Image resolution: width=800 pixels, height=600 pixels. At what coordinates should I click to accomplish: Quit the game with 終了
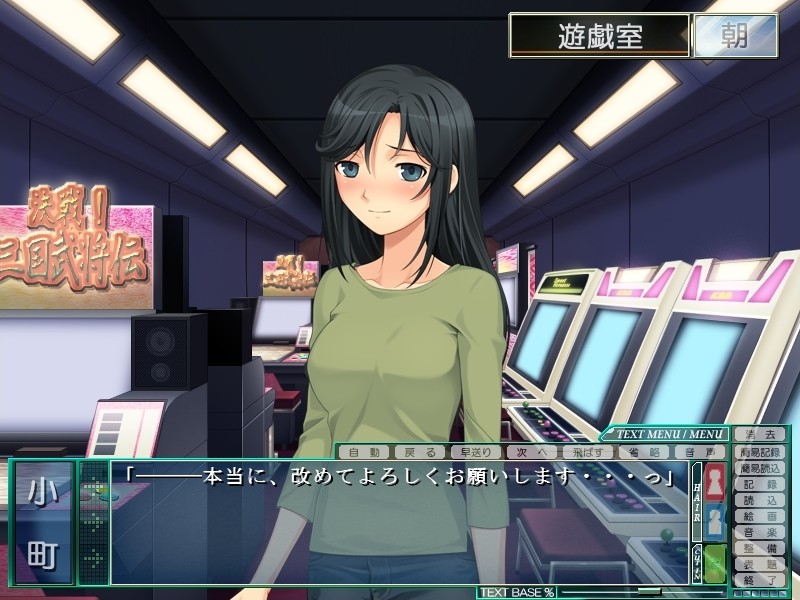(x=759, y=579)
